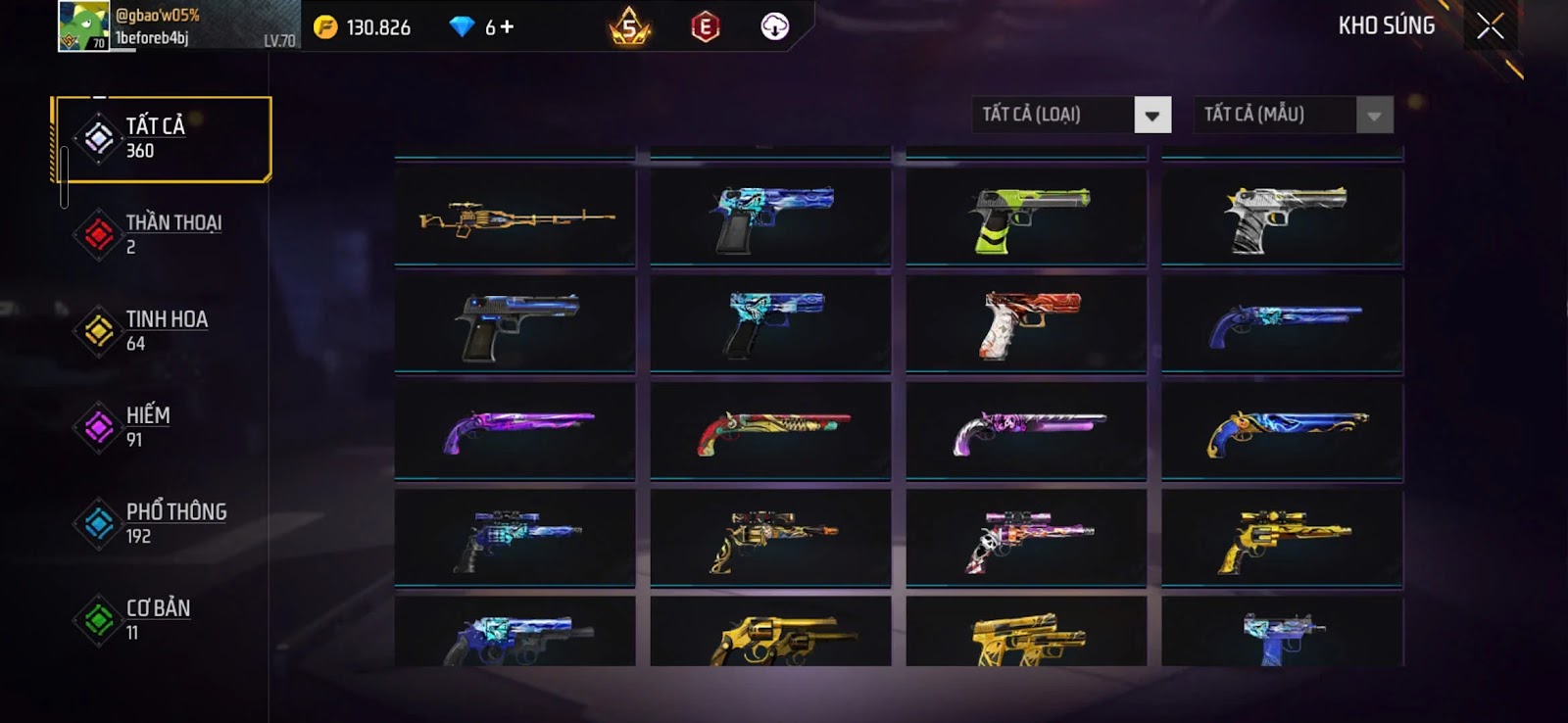Screen dimensions: 1568x723
Task: Select the golden sniper rifle skin
Action: (x=515, y=217)
